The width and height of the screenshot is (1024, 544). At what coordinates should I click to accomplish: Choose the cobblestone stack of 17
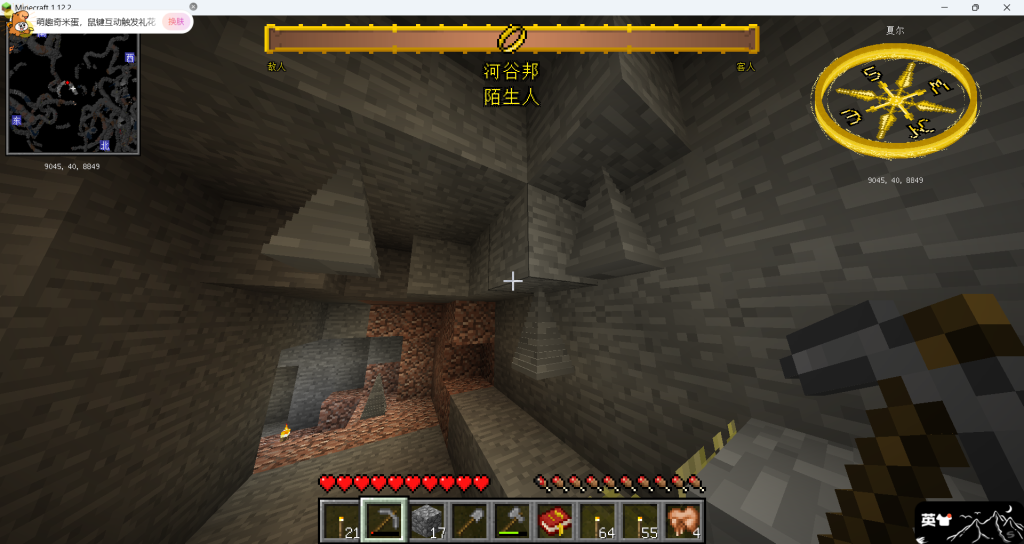[x=427, y=520]
